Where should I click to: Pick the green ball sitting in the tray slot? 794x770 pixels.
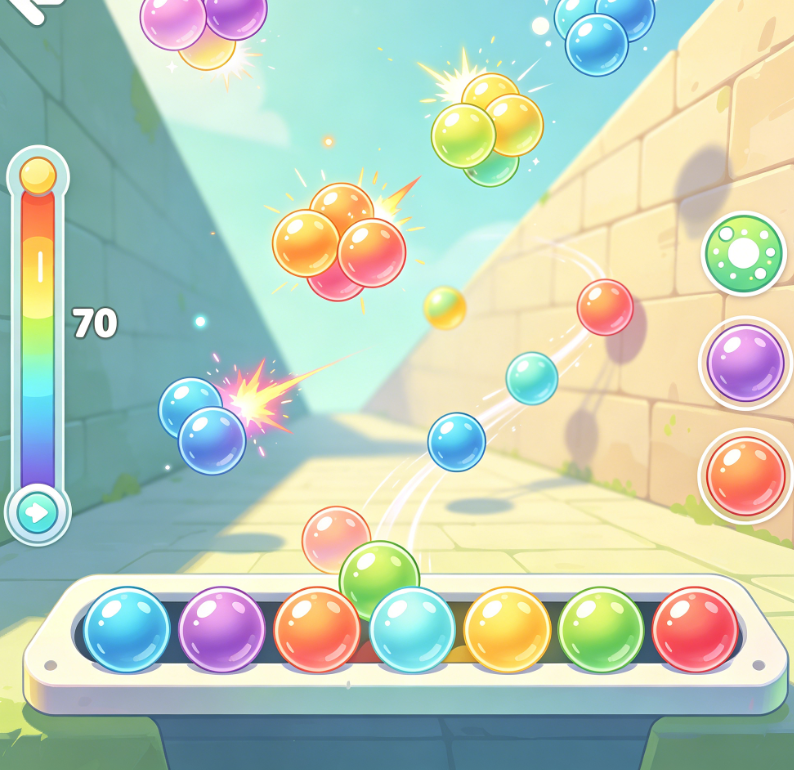point(601,629)
